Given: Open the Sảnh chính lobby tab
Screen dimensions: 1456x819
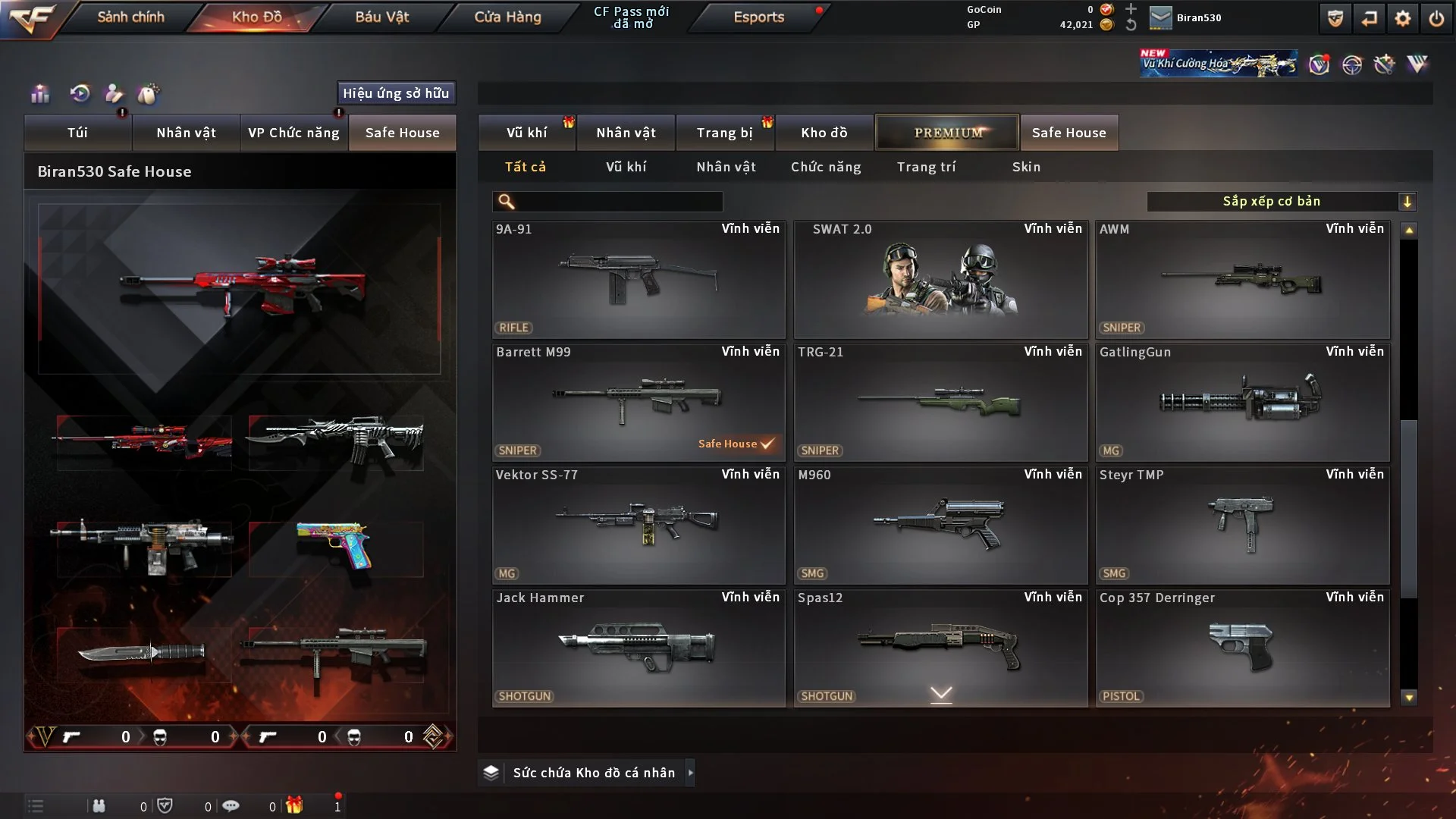Looking at the screenshot, I should click(130, 17).
